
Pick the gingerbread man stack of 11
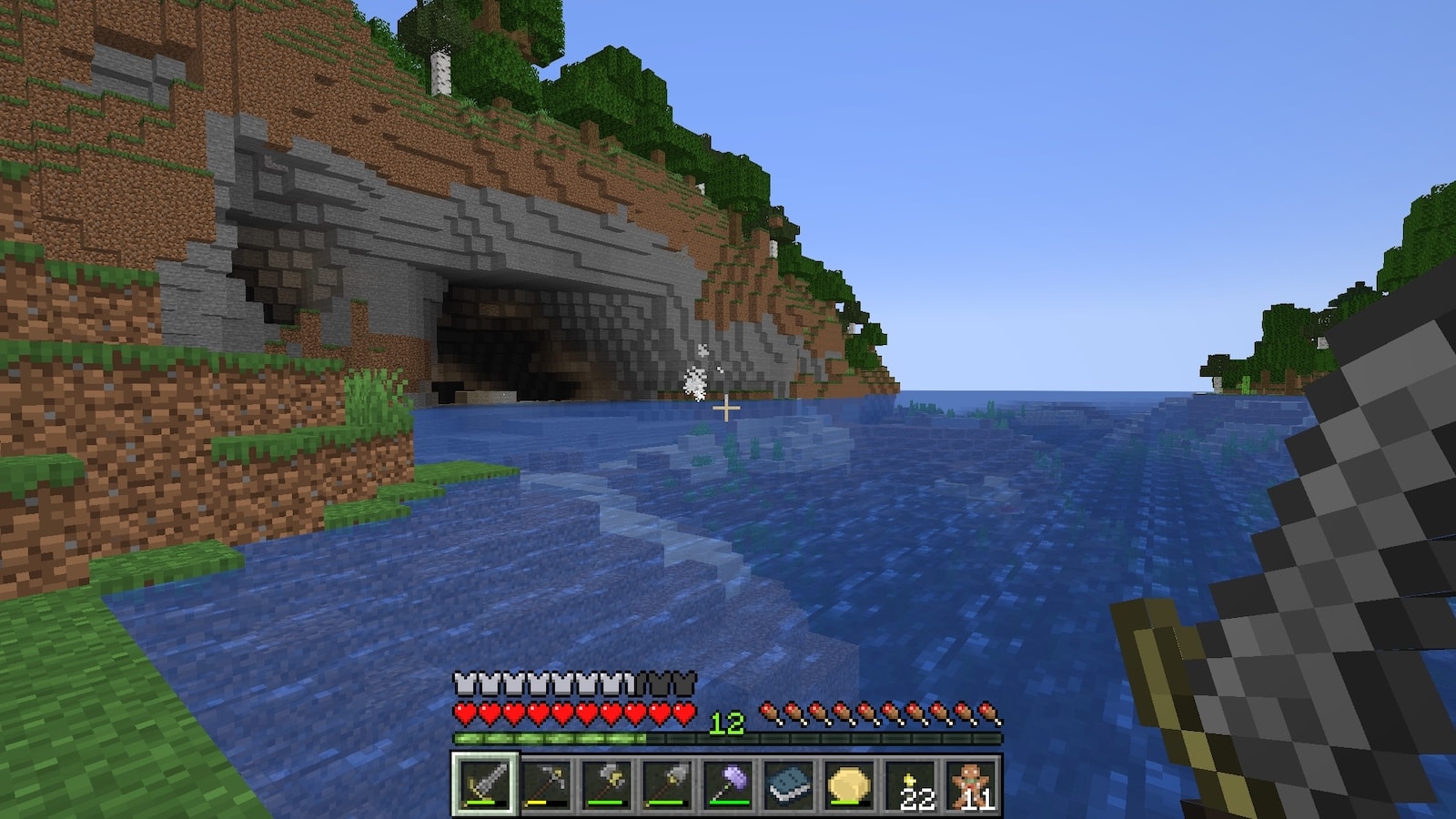[972, 783]
